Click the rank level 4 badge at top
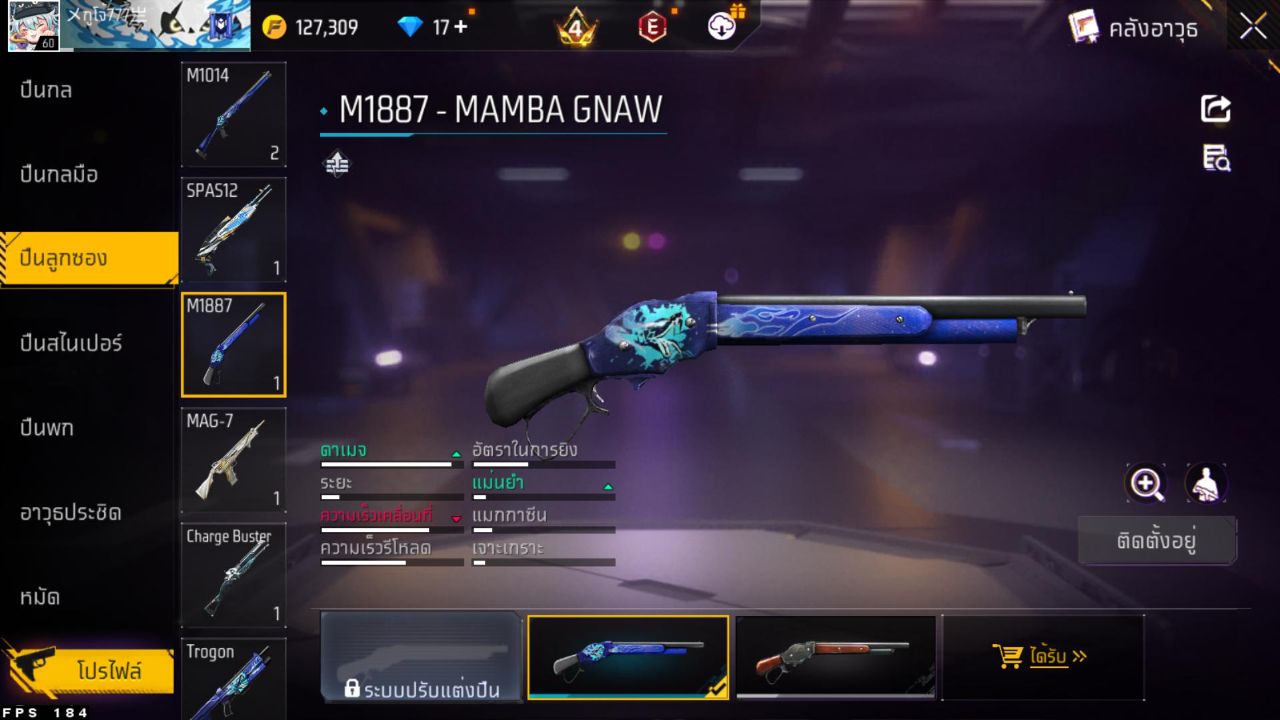This screenshot has width=1280, height=720. (x=575, y=27)
